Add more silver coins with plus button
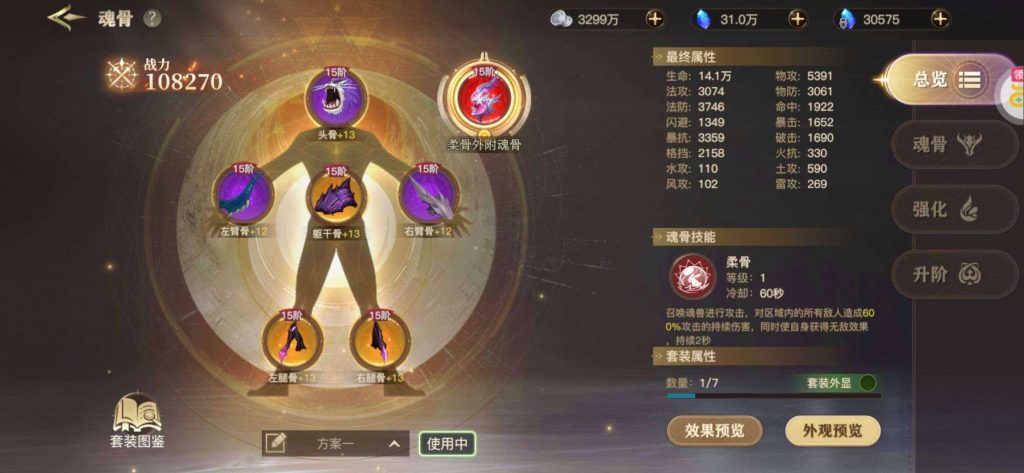This screenshot has width=1024, height=473. pos(654,18)
